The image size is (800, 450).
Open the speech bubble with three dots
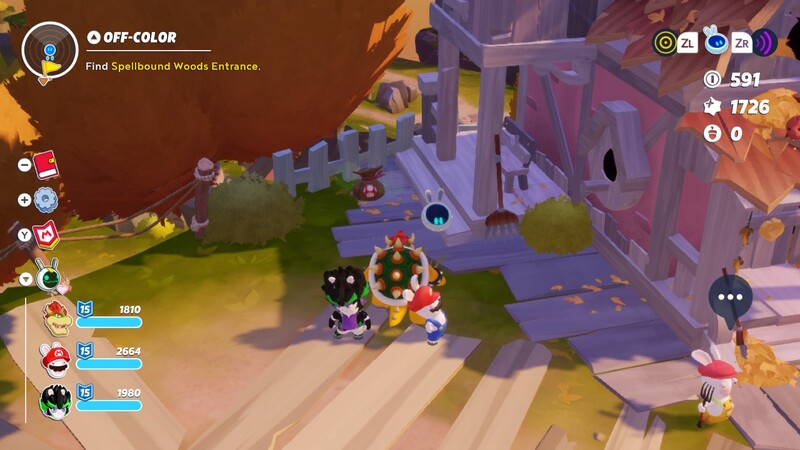coord(731,297)
